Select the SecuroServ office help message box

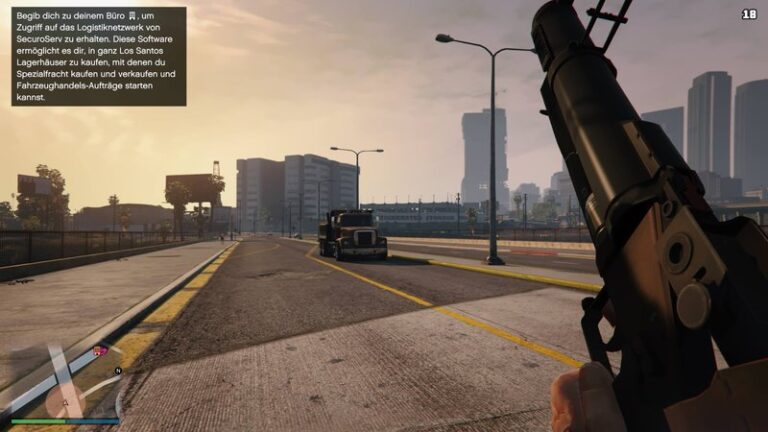point(98,56)
